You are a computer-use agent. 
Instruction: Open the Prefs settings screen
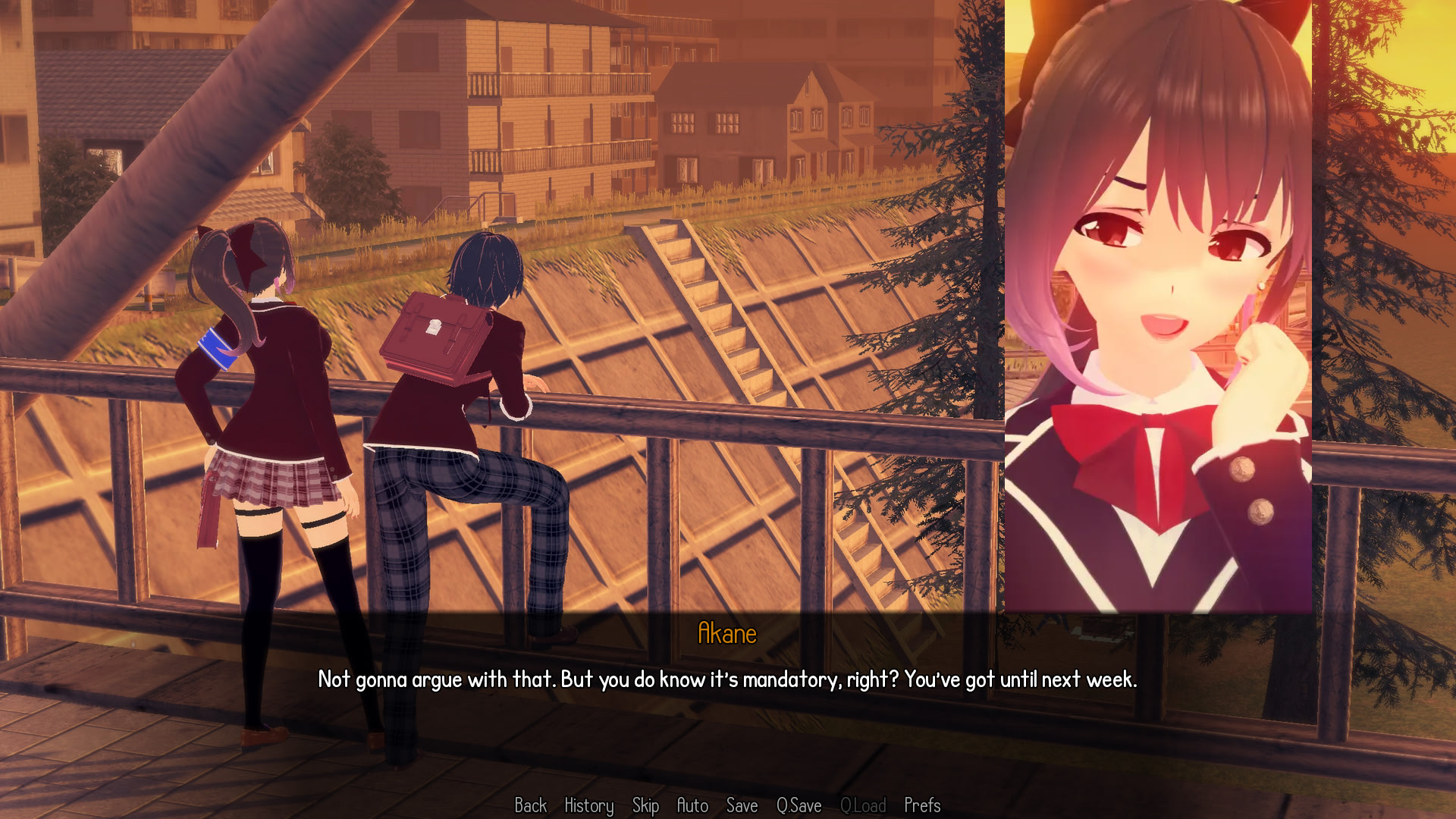(922, 806)
